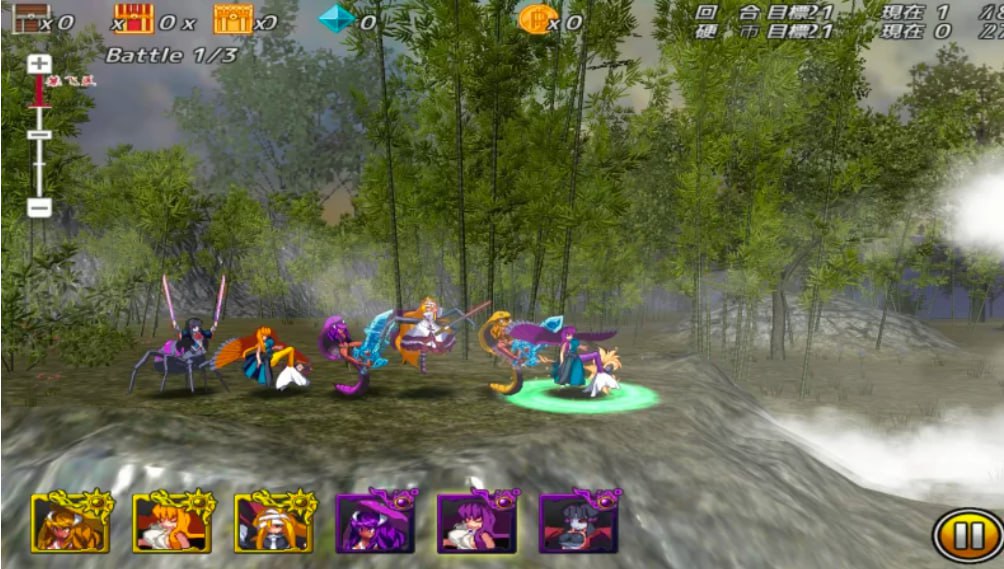Pause the battle with the round pause button
The image size is (1004, 569).
point(967,536)
